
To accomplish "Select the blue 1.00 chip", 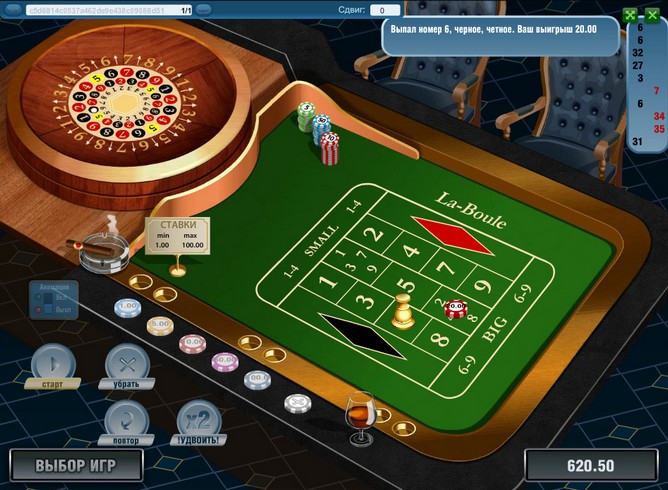I will point(128,306).
